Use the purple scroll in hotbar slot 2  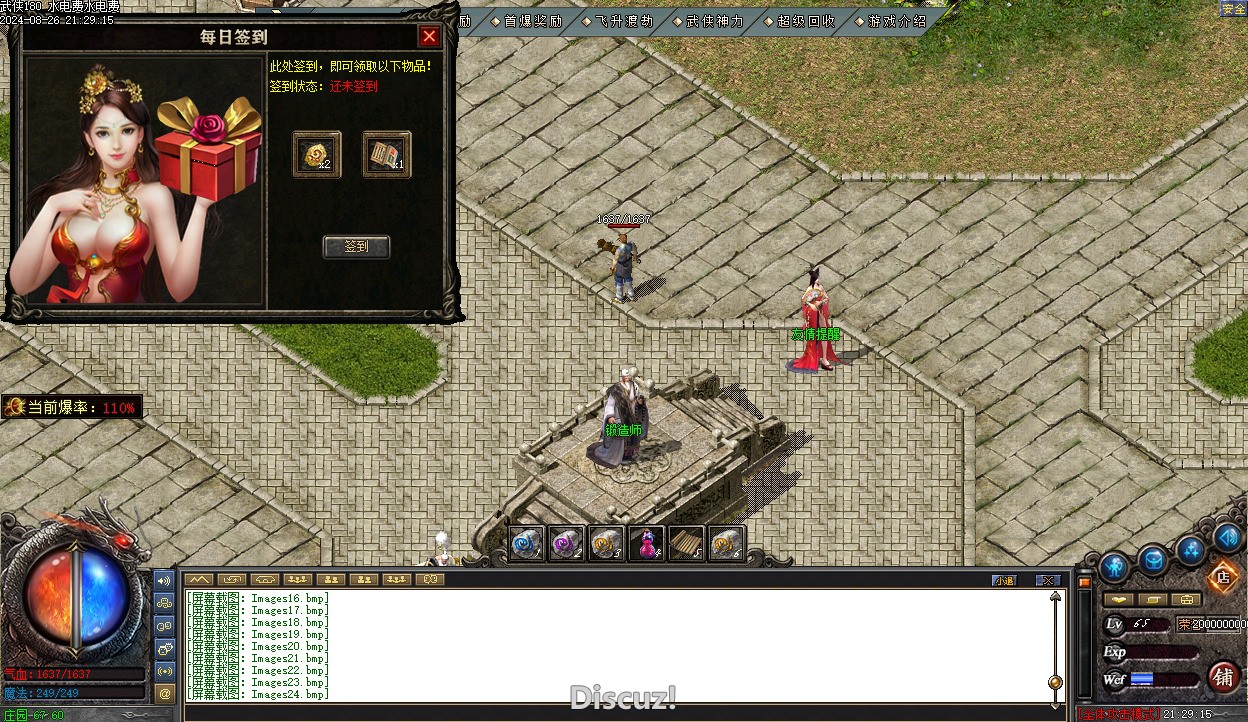[567, 543]
